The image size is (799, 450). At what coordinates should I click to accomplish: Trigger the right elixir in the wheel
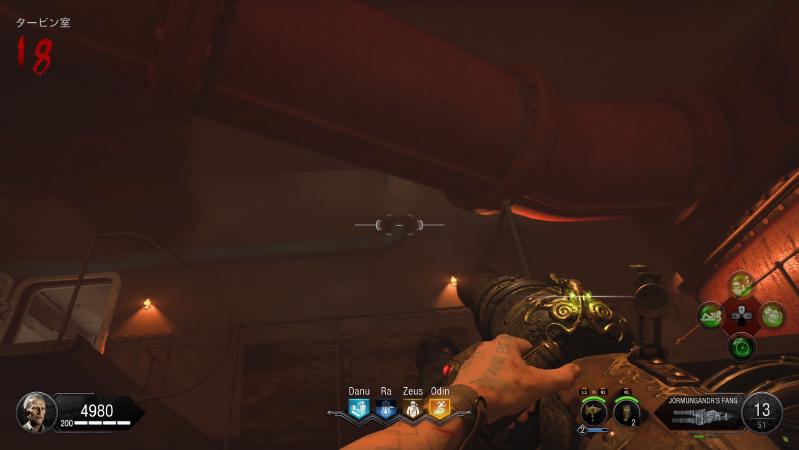[772, 316]
